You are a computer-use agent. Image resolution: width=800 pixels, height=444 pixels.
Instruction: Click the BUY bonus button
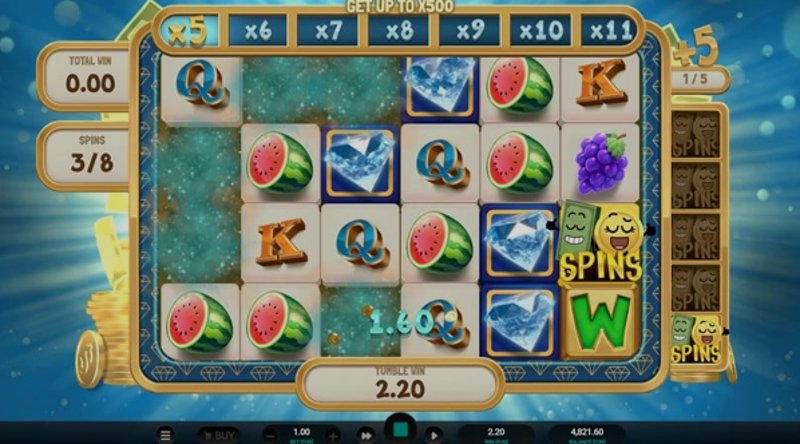tap(217, 435)
